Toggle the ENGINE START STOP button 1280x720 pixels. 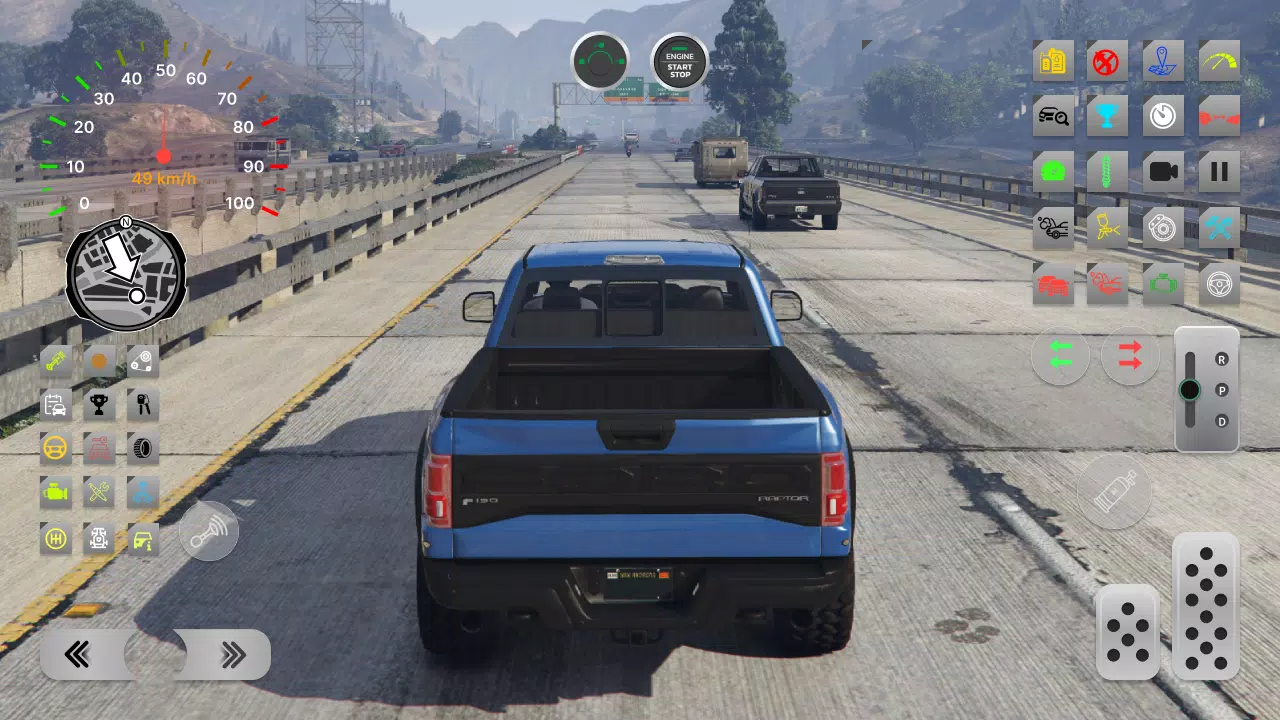pos(679,63)
